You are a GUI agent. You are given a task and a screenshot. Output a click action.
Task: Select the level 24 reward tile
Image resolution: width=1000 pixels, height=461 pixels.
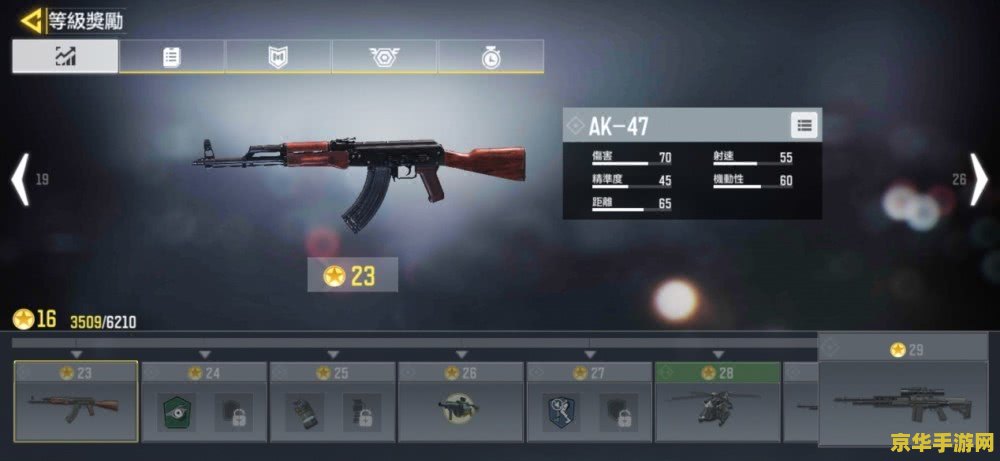(x=204, y=402)
